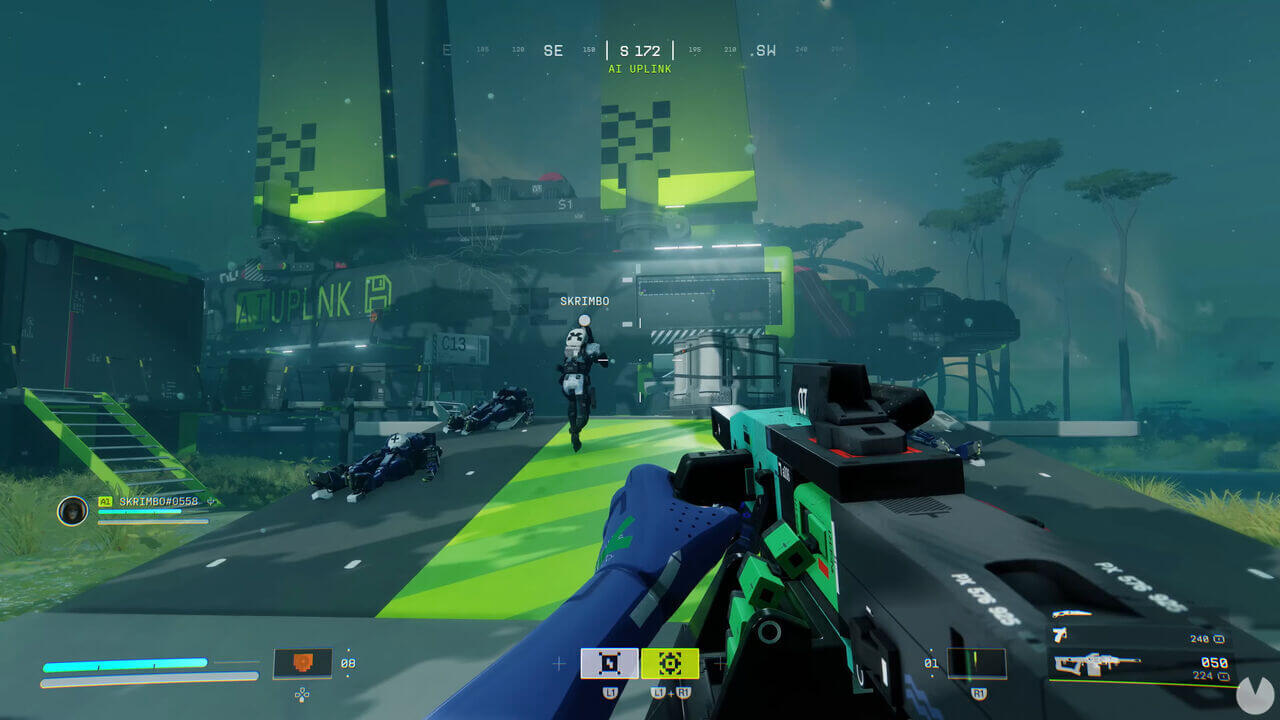This screenshot has height=720, width=1280.
Task: Select the AI UPLINK objective label
Action: point(640,69)
